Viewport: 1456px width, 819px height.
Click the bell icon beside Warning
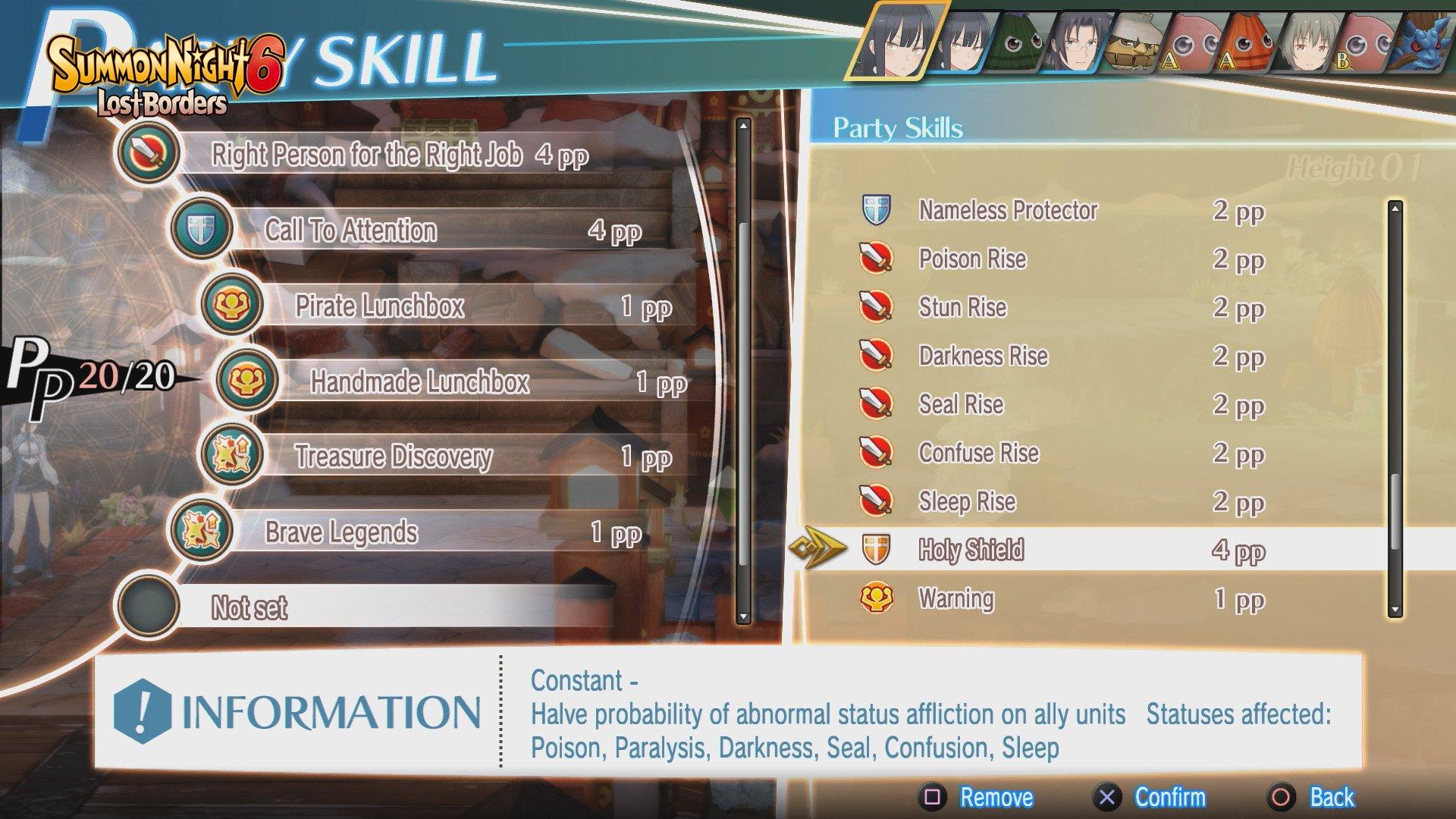[x=877, y=599]
